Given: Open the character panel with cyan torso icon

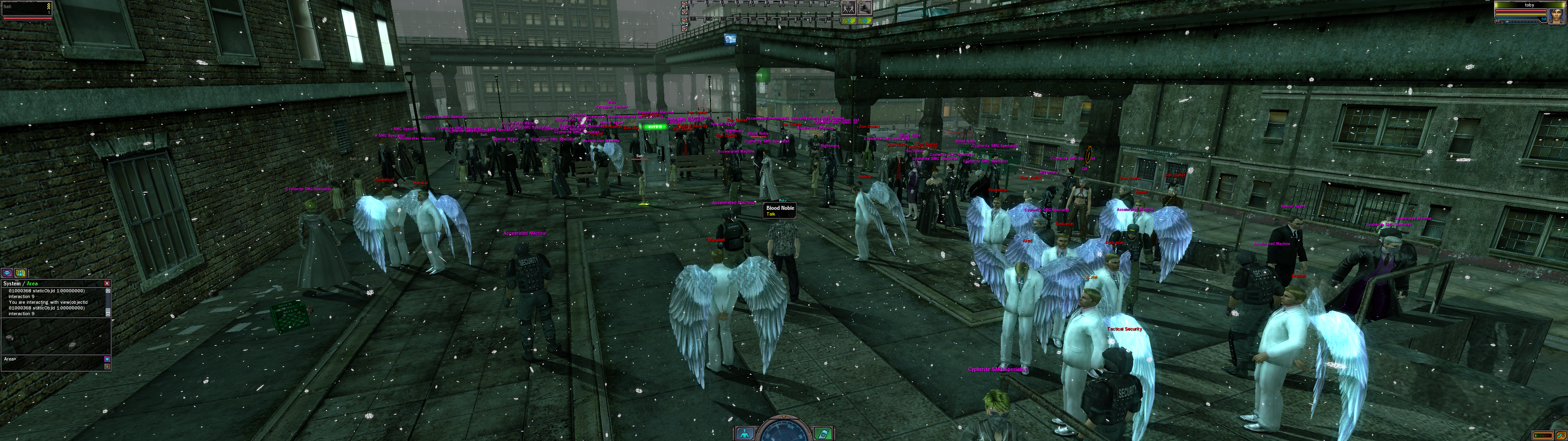Looking at the screenshot, I should click(745, 433).
